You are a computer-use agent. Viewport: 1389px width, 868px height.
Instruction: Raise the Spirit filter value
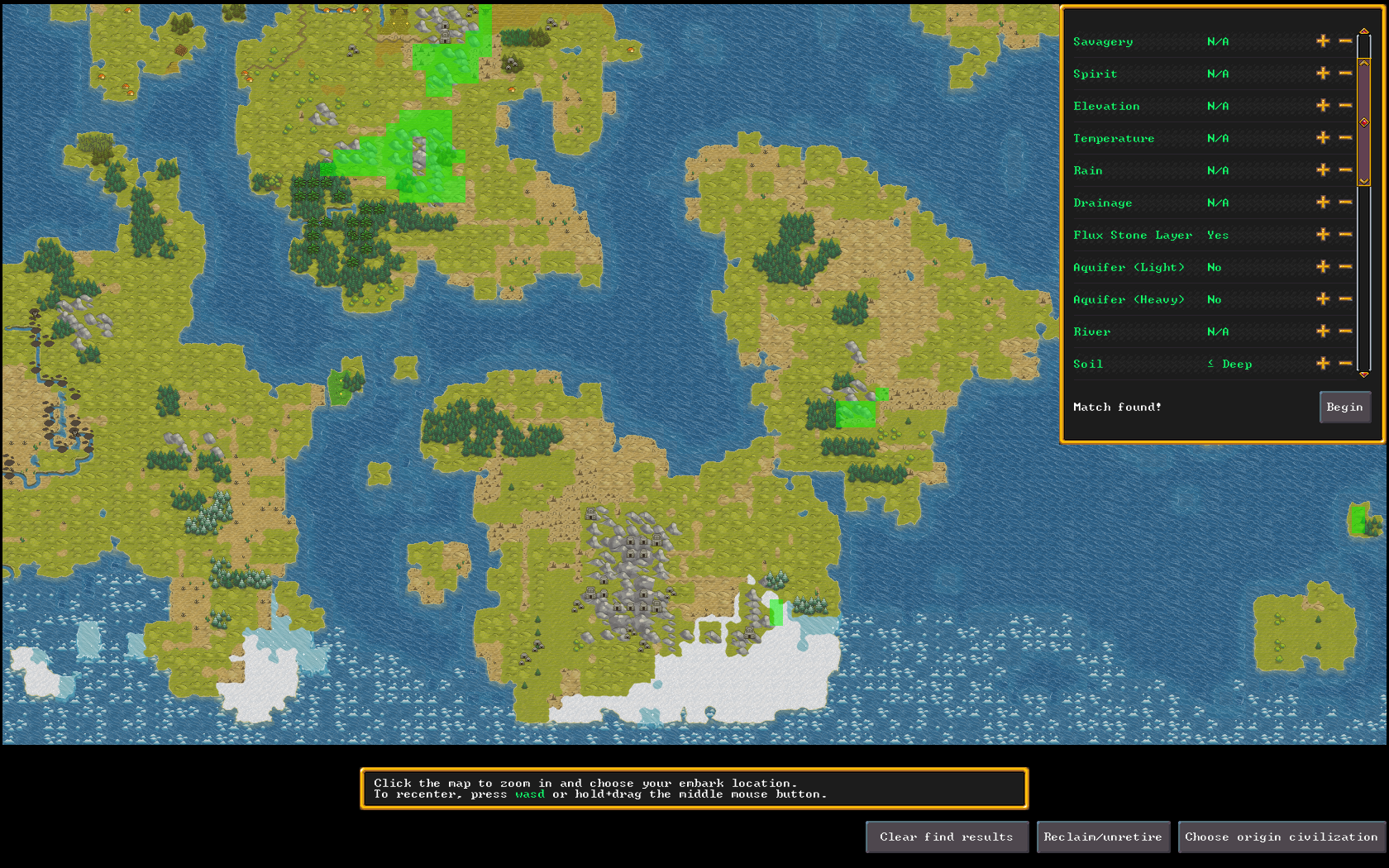point(1323,74)
